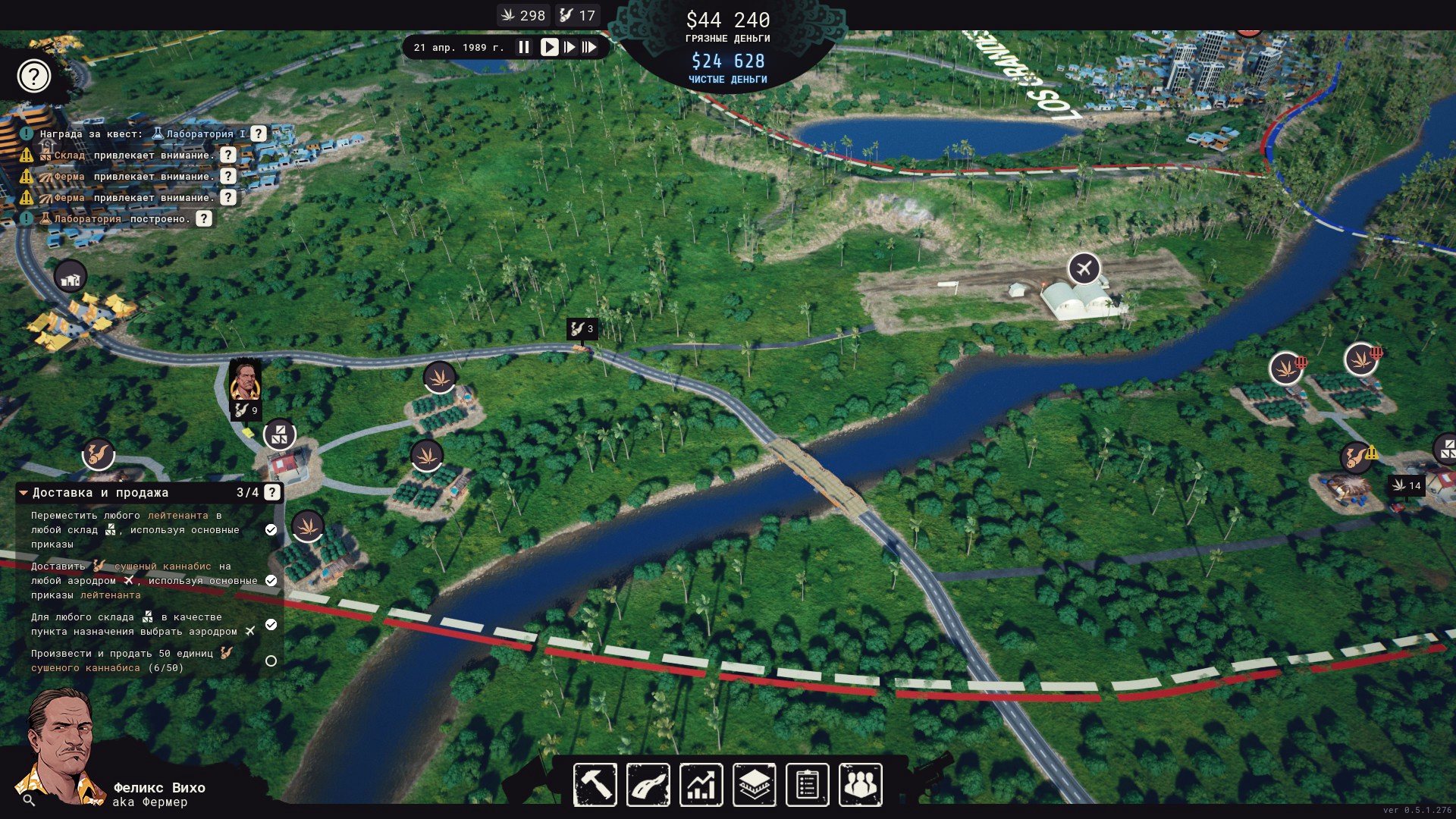This screenshot has width=1456, height=819.
Task: Click the search magnifier near the portrait
Action: pyautogui.click(x=29, y=800)
